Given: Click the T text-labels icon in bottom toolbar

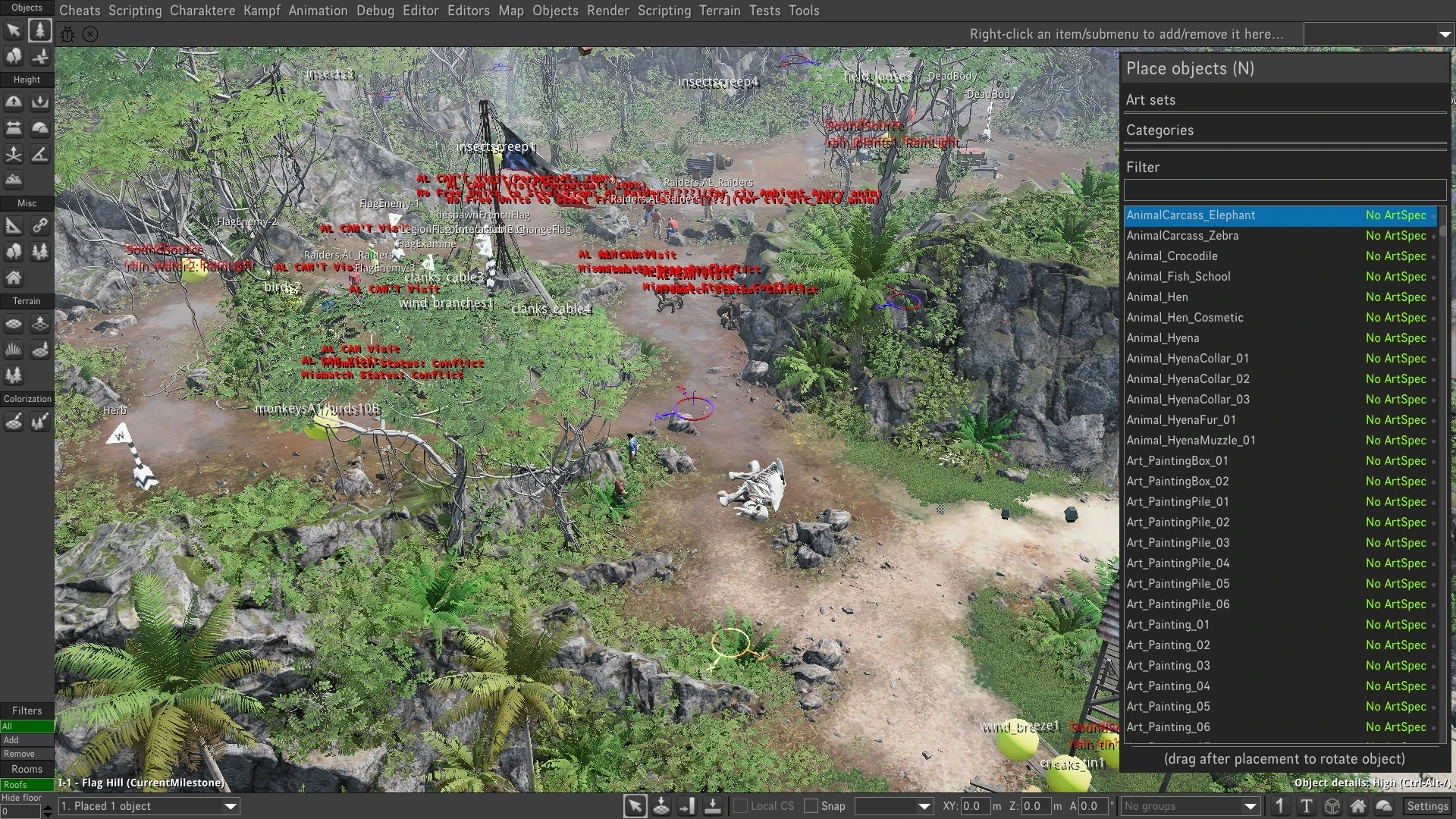Looking at the screenshot, I should coord(1307,806).
